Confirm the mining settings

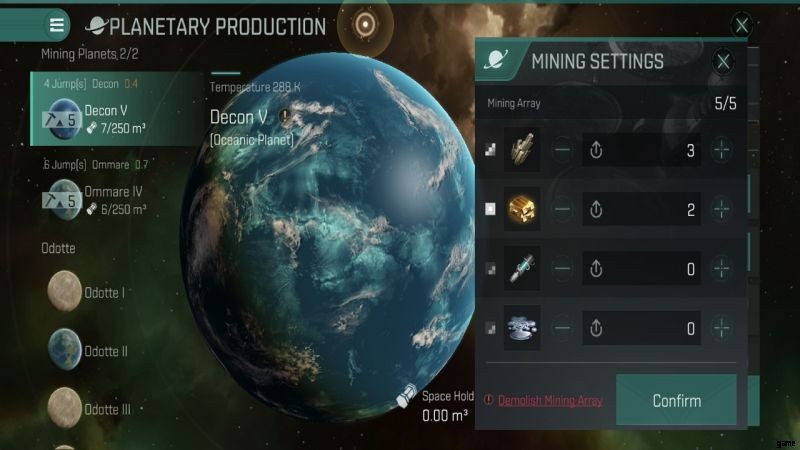676,401
